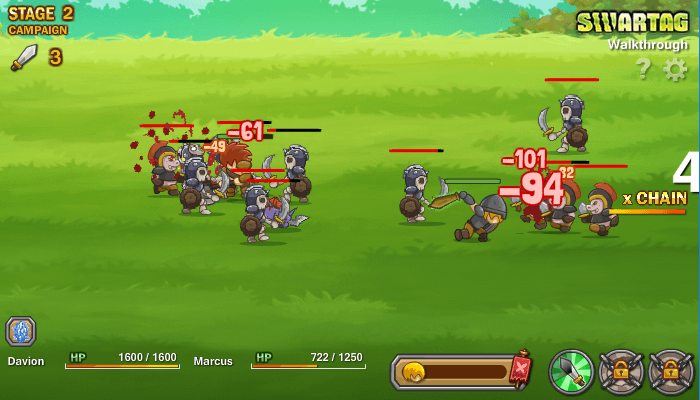The image size is (700, 400).
Task: Click the question mark help button
Action: [x=643, y=69]
